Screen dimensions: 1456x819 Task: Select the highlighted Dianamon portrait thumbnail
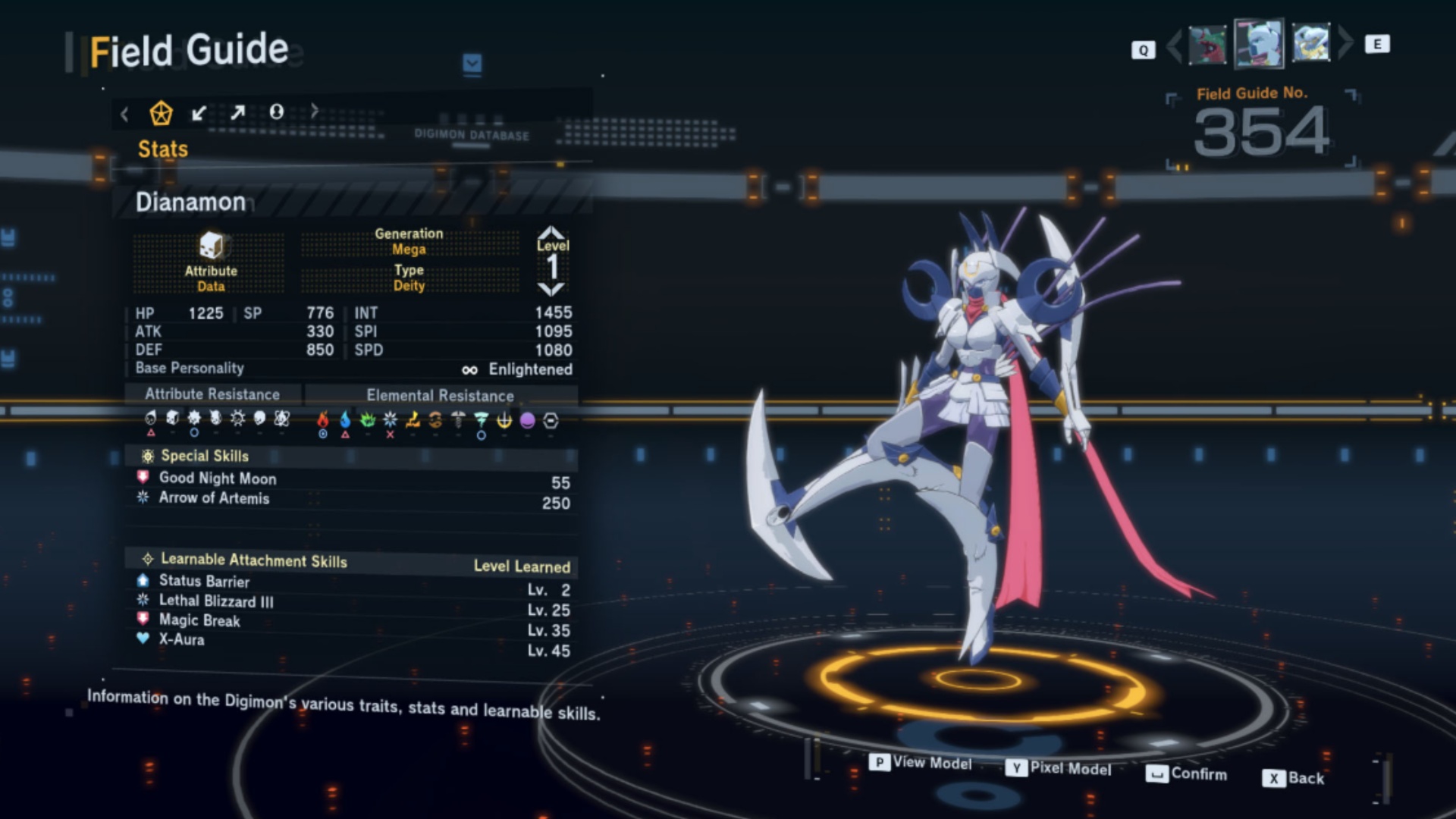[1259, 43]
